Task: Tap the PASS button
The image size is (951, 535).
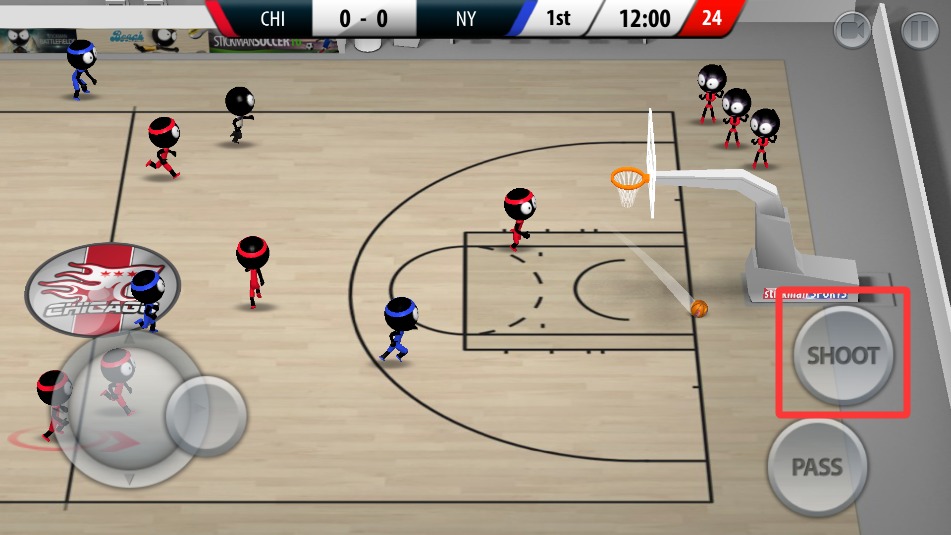Action: 816,467
